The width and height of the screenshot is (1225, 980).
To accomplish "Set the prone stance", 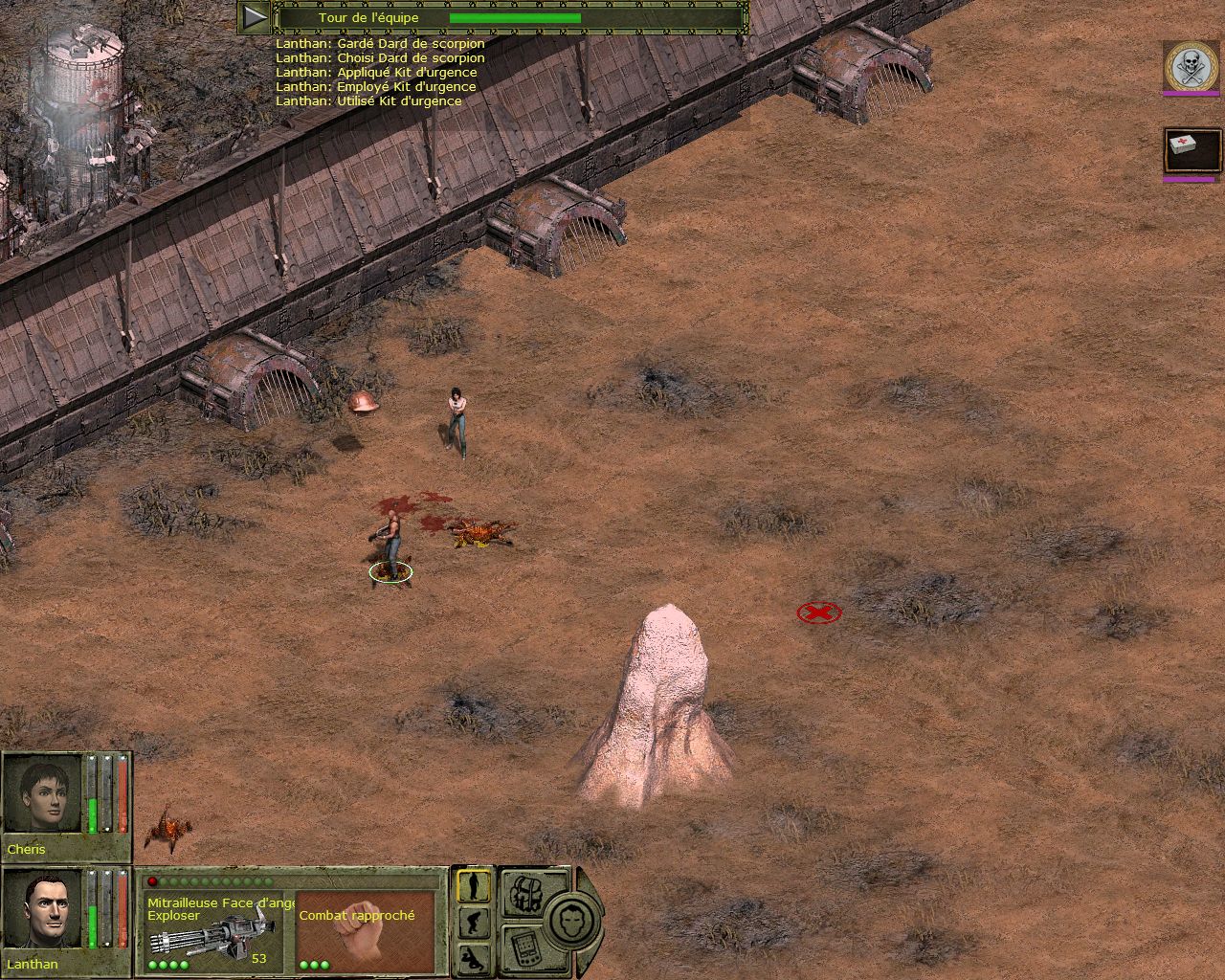I will [473, 956].
